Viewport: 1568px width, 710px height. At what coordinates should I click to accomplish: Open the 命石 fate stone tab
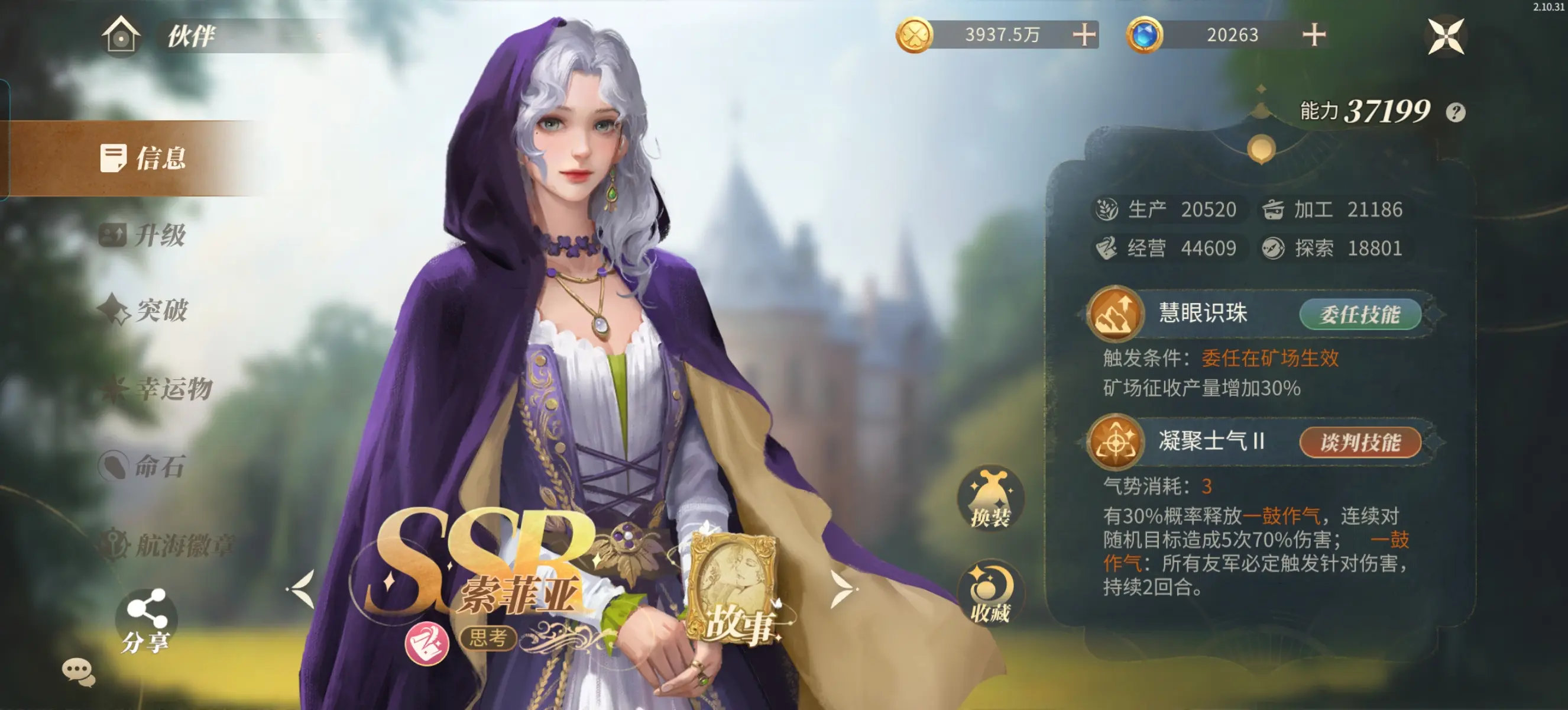[x=142, y=466]
